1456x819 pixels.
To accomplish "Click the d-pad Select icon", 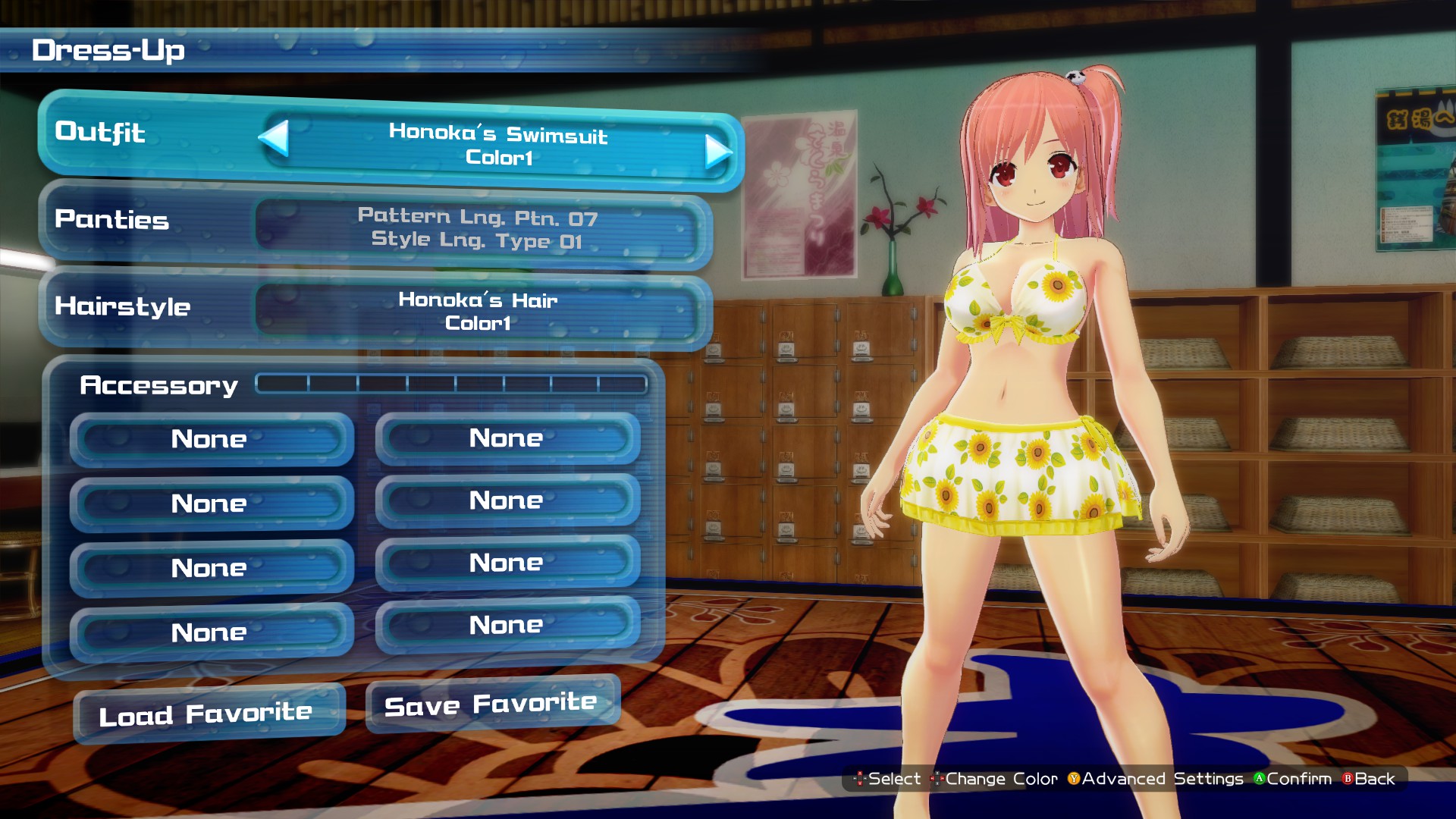I will [x=861, y=780].
